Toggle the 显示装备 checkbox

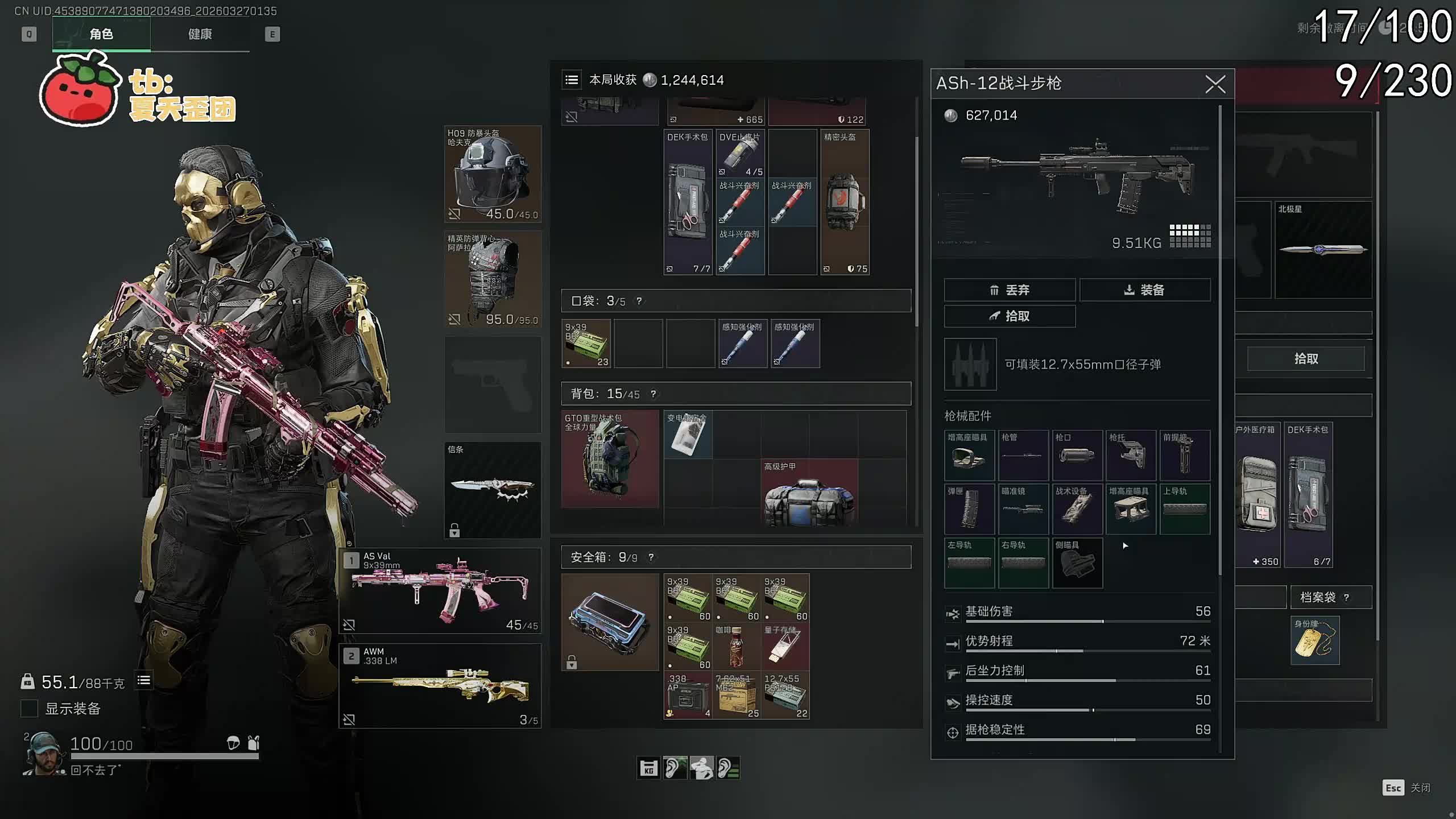[29, 709]
